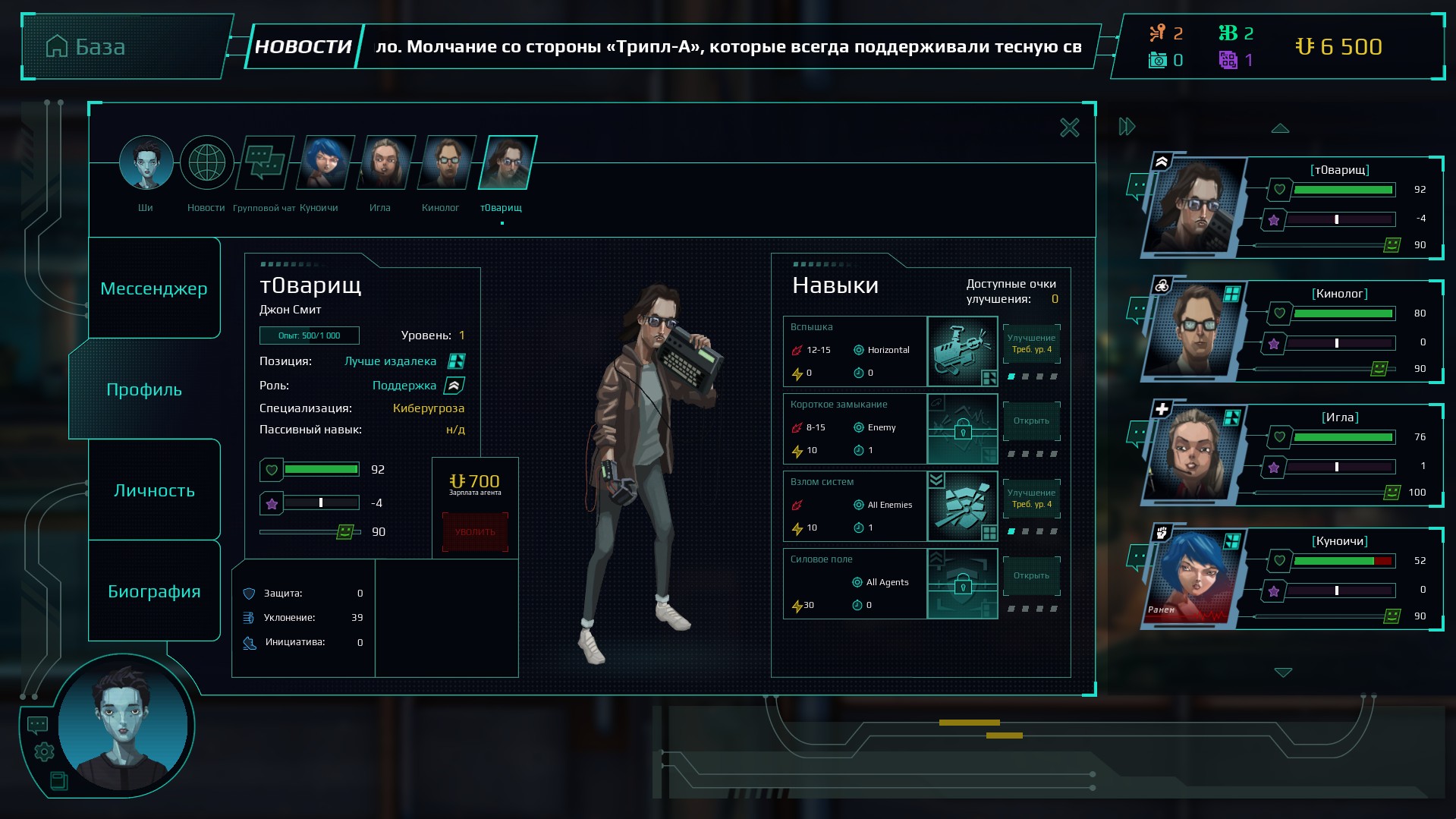Click the home База icon top left
Viewport: 1456px width, 819px height.
[x=58, y=47]
